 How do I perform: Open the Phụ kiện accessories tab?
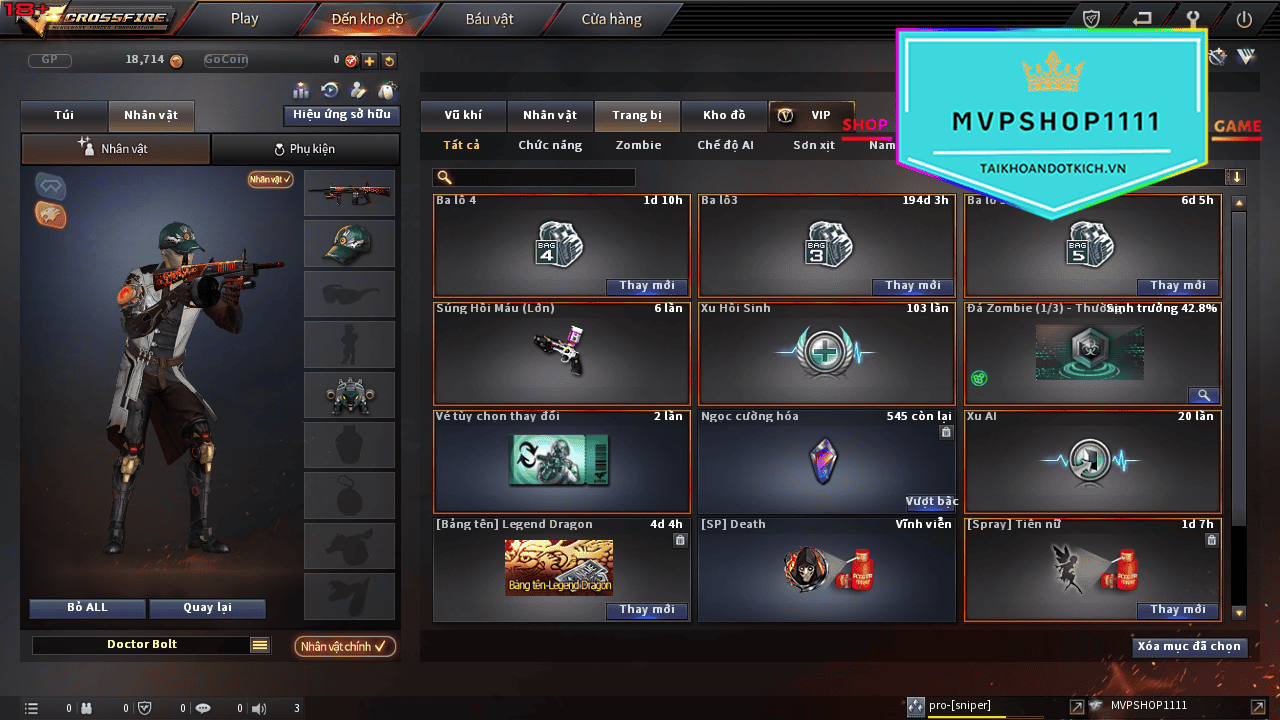(305, 150)
